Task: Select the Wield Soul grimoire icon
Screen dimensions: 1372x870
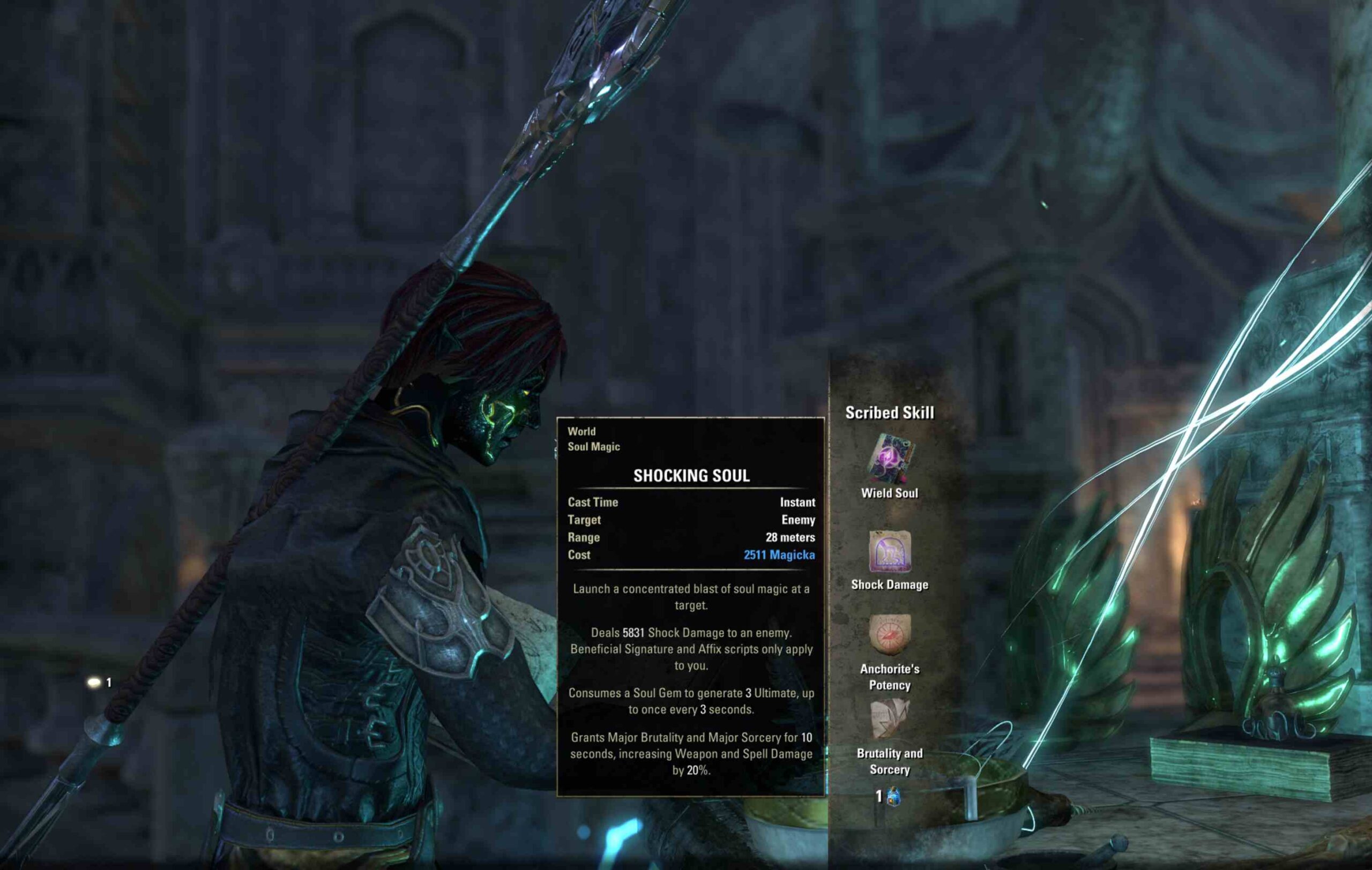Action: pyautogui.click(x=890, y=459)
